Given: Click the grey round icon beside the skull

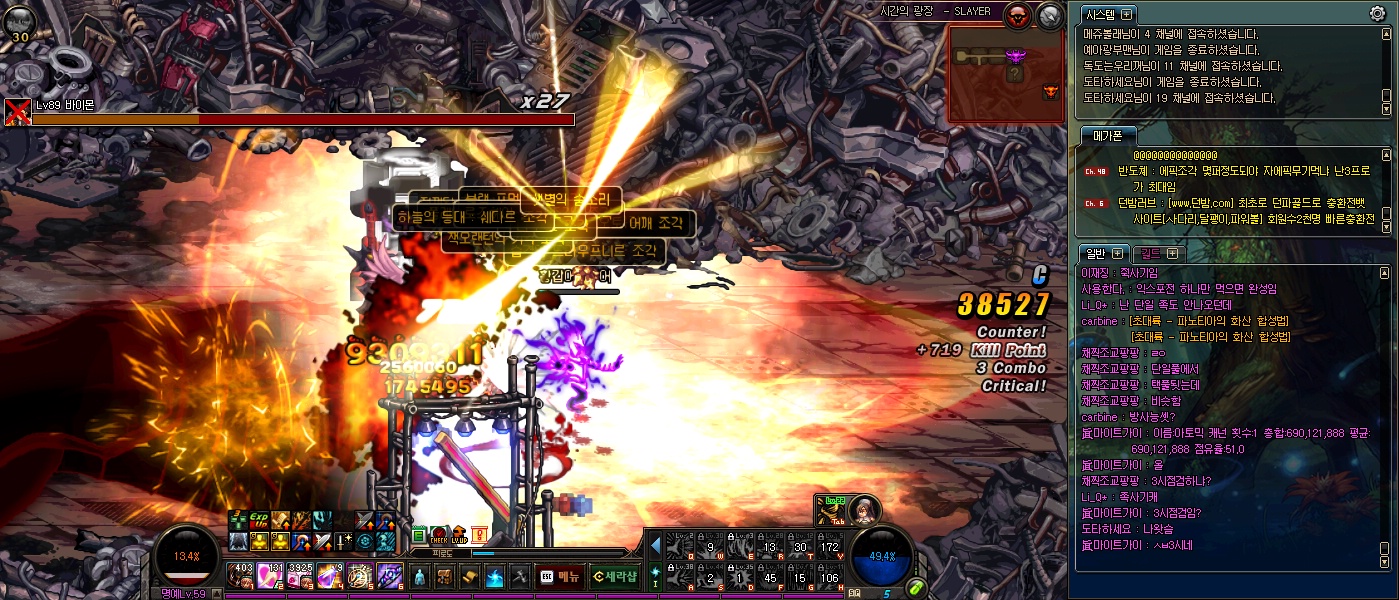Looking at the screenshot, I should click(x=1049, y=15).
